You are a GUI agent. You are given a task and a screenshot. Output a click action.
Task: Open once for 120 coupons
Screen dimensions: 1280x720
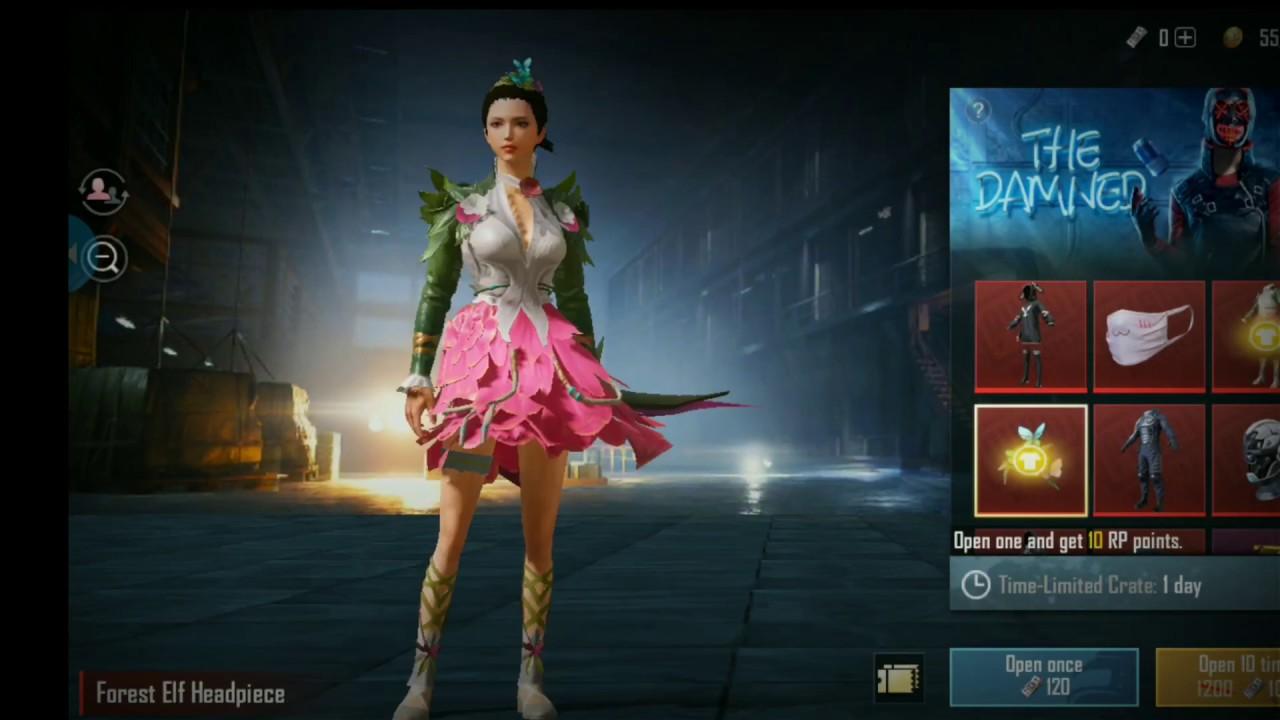1043,676
